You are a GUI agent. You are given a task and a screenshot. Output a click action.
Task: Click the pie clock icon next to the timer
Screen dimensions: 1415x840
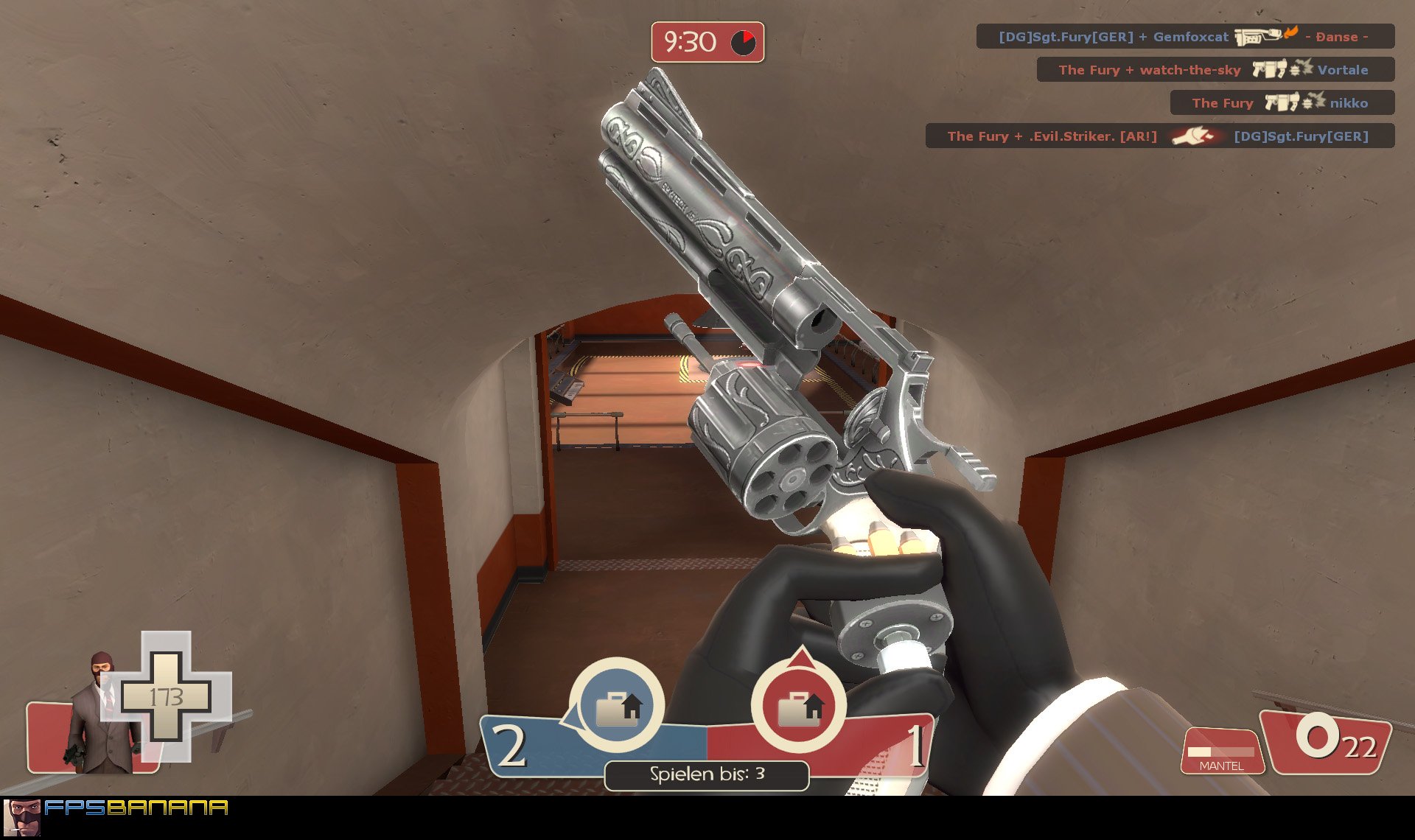[743, 43]
